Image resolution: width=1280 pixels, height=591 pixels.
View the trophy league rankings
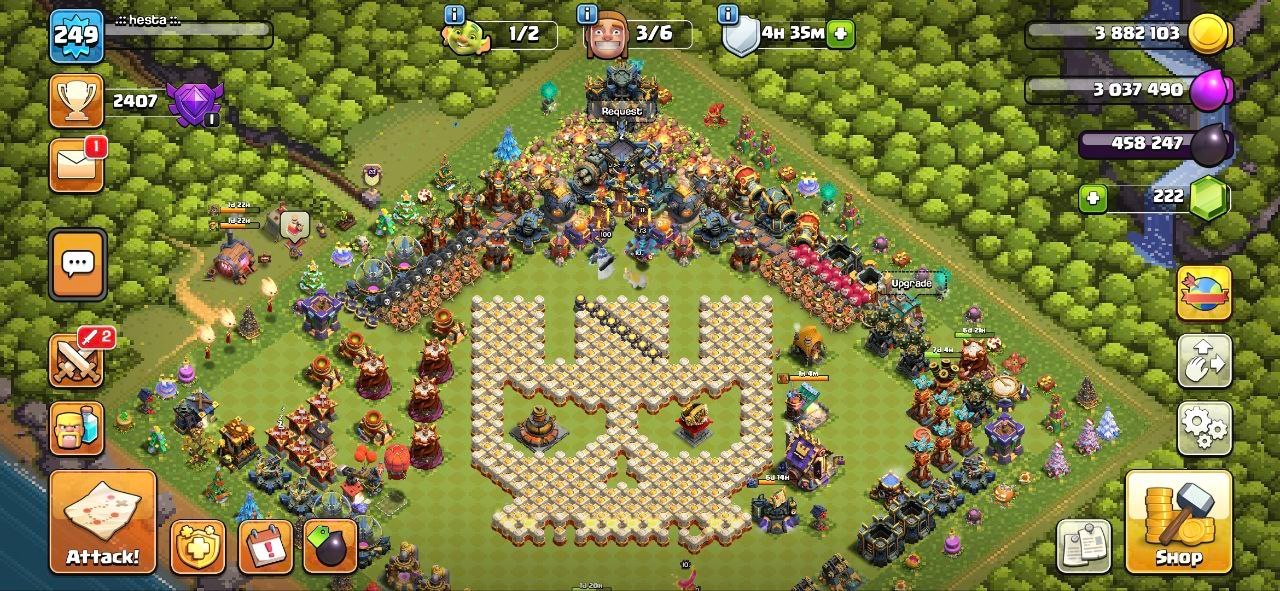tap(77, 101)
